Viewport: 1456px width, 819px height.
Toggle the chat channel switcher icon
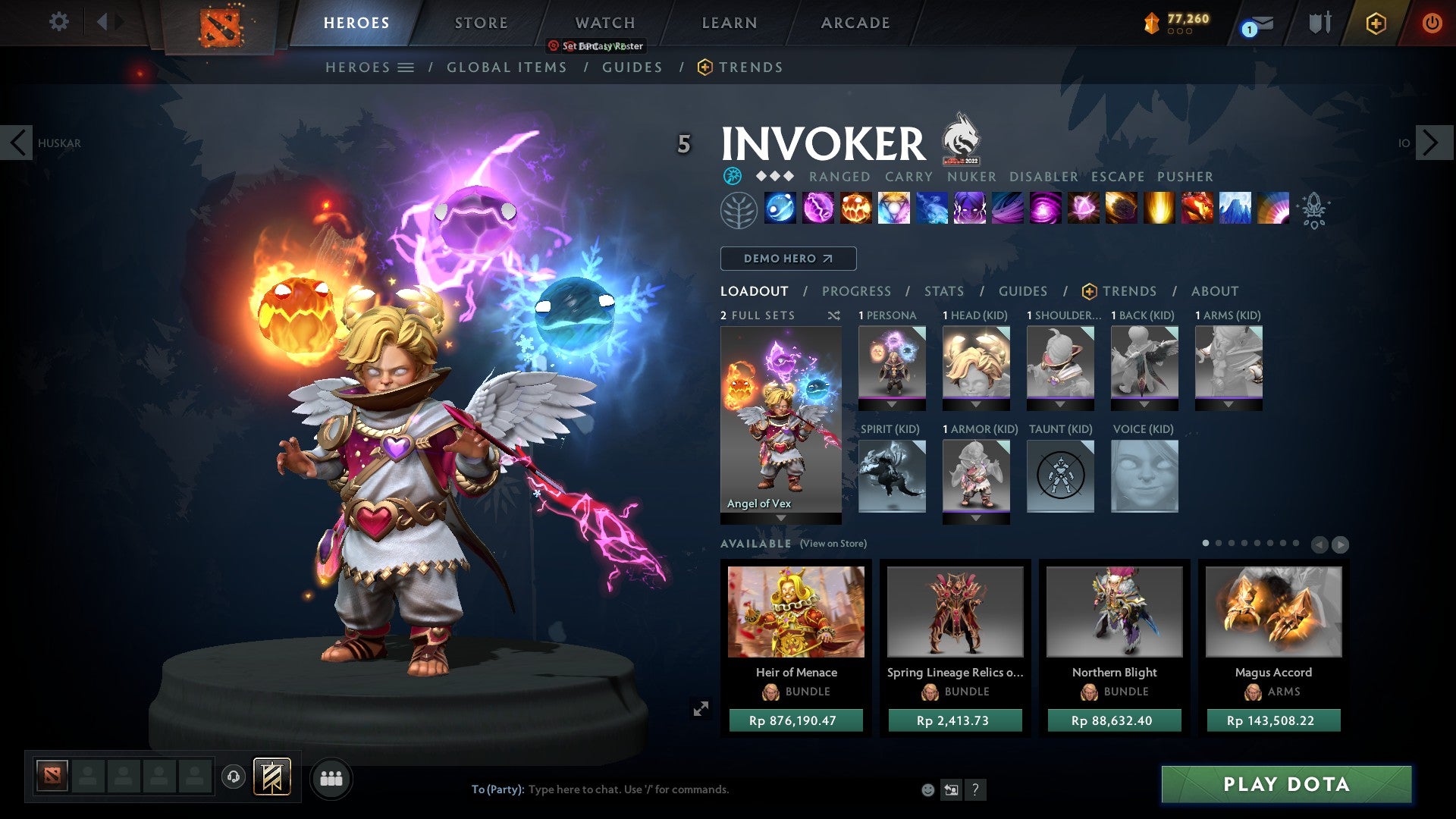click(951, 789)
